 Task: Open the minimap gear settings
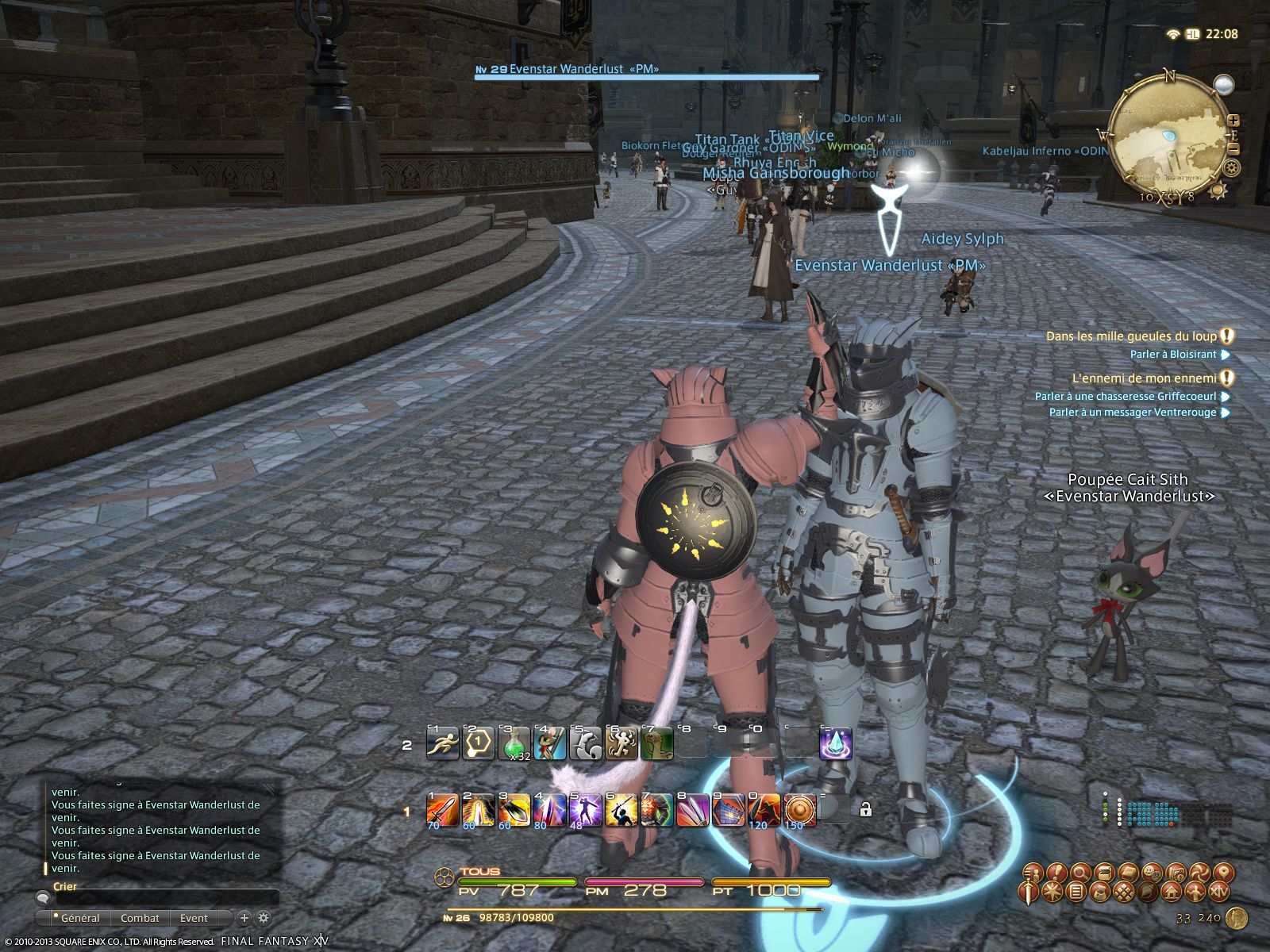point(1232,168)
